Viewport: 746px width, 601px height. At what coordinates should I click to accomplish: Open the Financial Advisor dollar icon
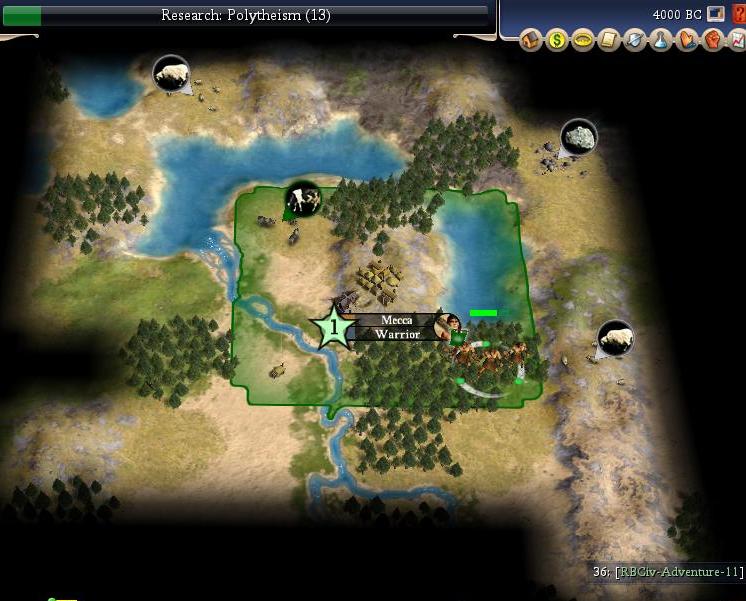(557, 41)
